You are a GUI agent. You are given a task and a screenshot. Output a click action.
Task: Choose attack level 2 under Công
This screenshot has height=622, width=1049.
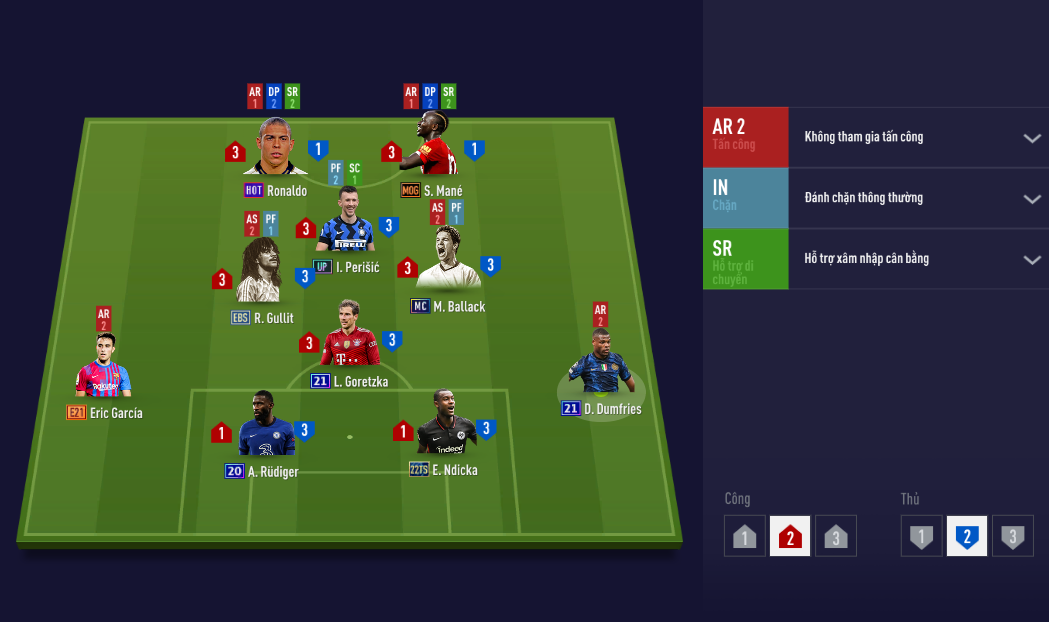(790, 537)
